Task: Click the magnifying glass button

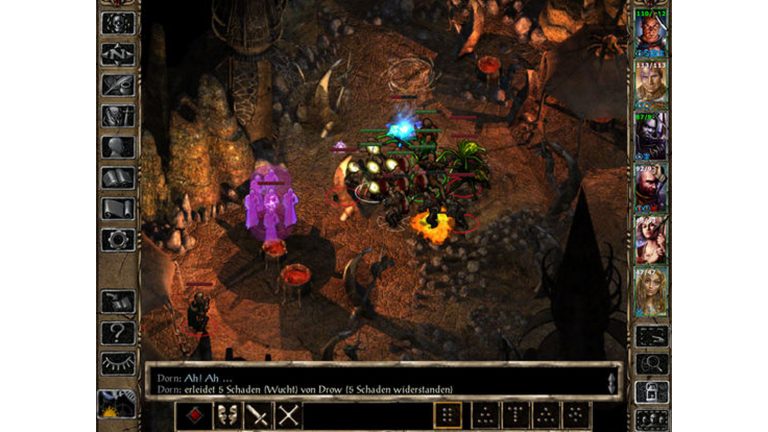Action: tap(652, 364)
